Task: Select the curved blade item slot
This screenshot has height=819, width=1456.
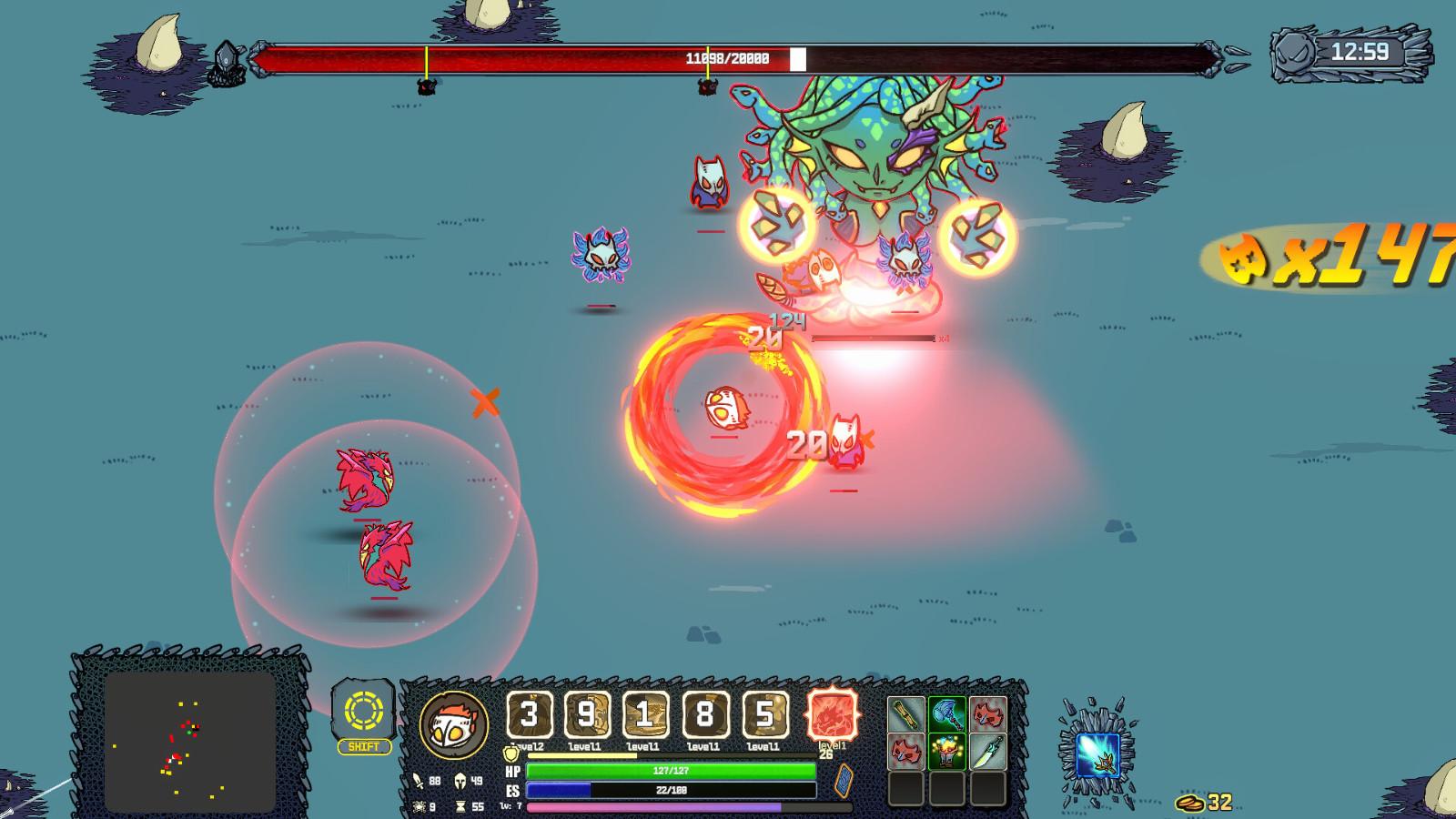Action: point(987,753)
